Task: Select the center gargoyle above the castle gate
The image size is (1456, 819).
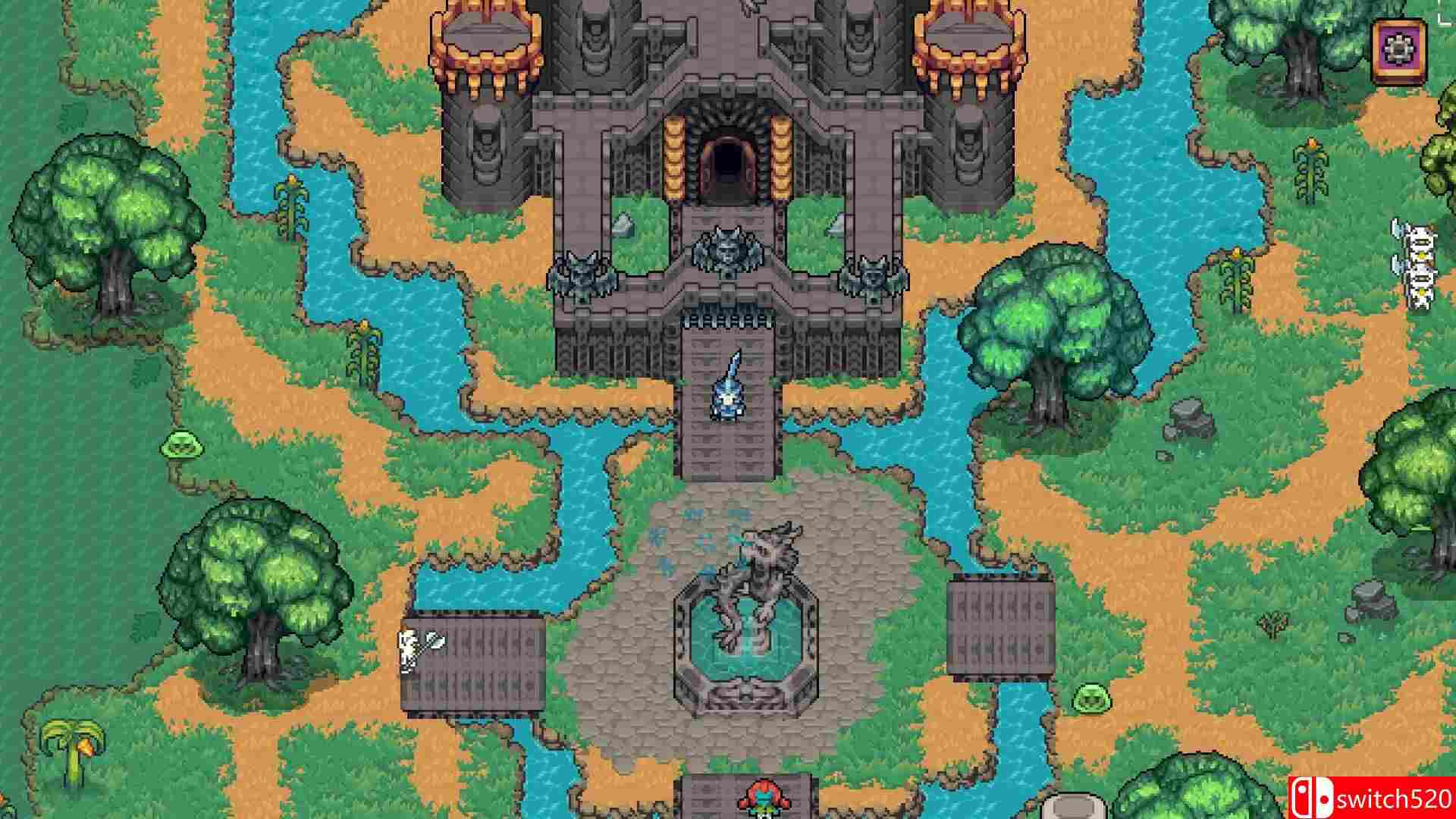Action: coord(728,250)
